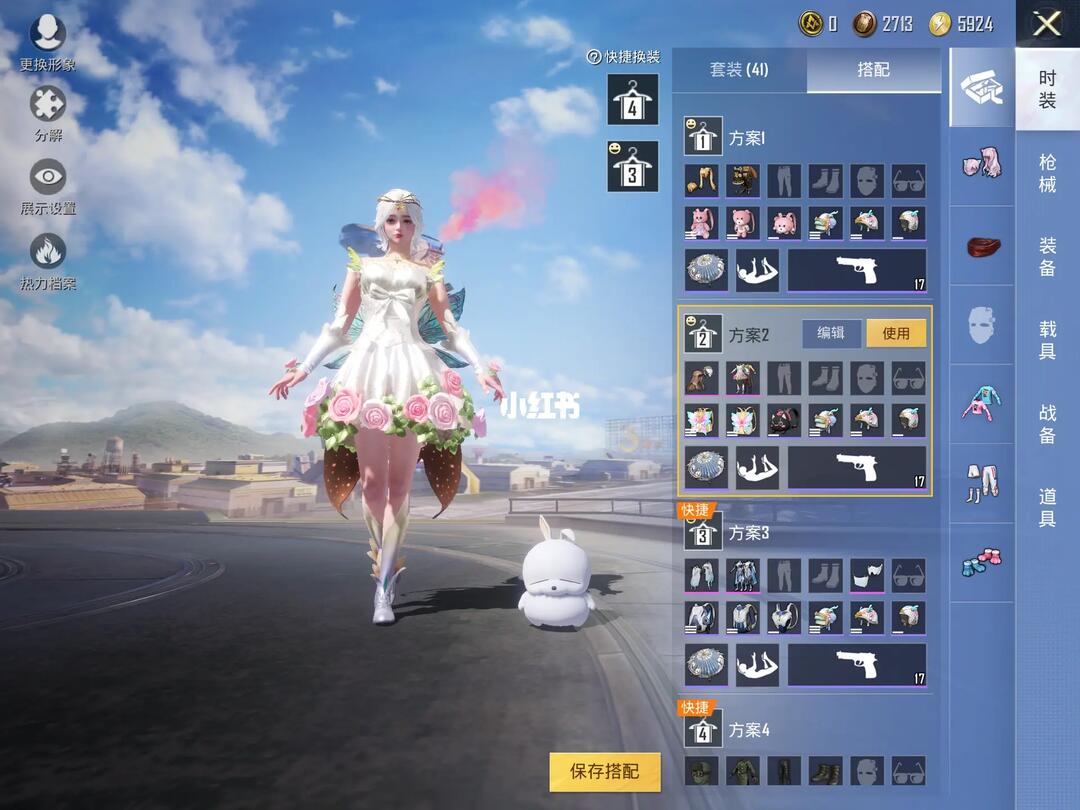Image resolution: width=1080 pixels, height=810 pixels.
Task: Switch to the 套装 (41) tab
Action: 739,70
